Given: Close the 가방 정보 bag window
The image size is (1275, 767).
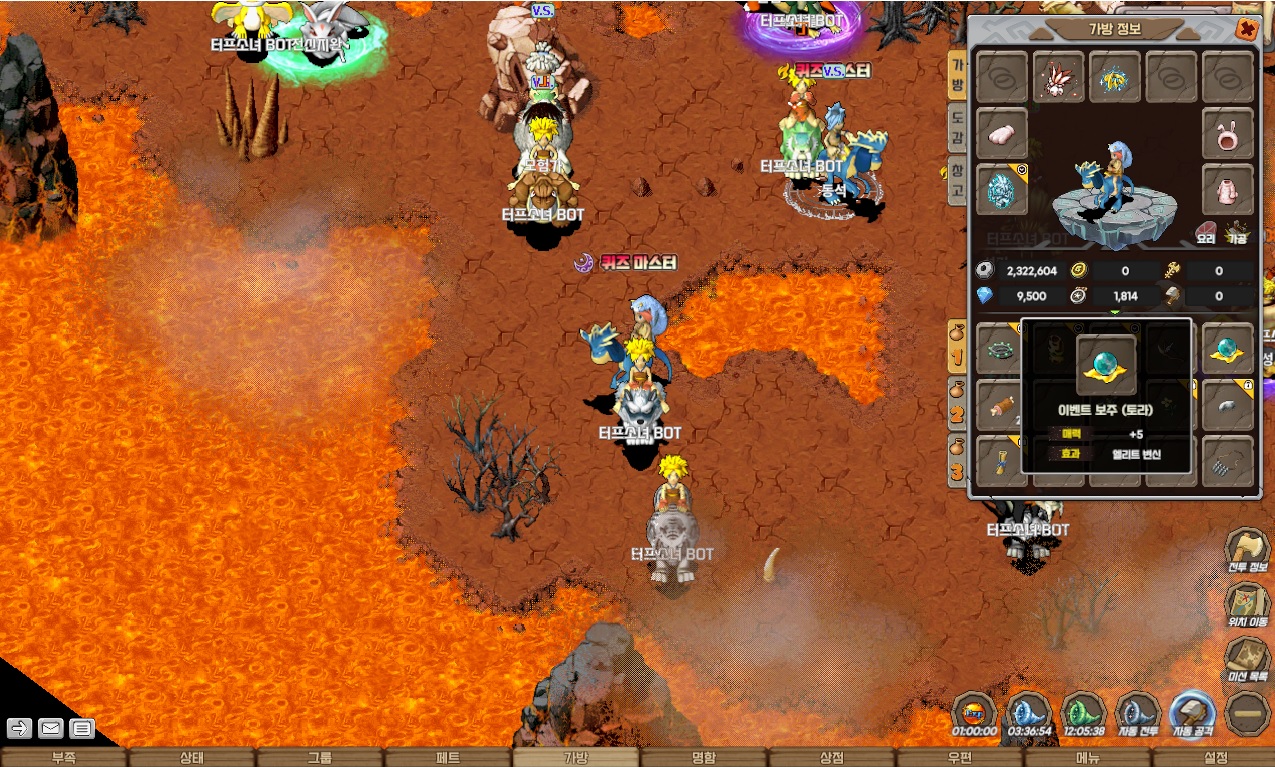Looking at the screenshot, I should point(1246,30).
